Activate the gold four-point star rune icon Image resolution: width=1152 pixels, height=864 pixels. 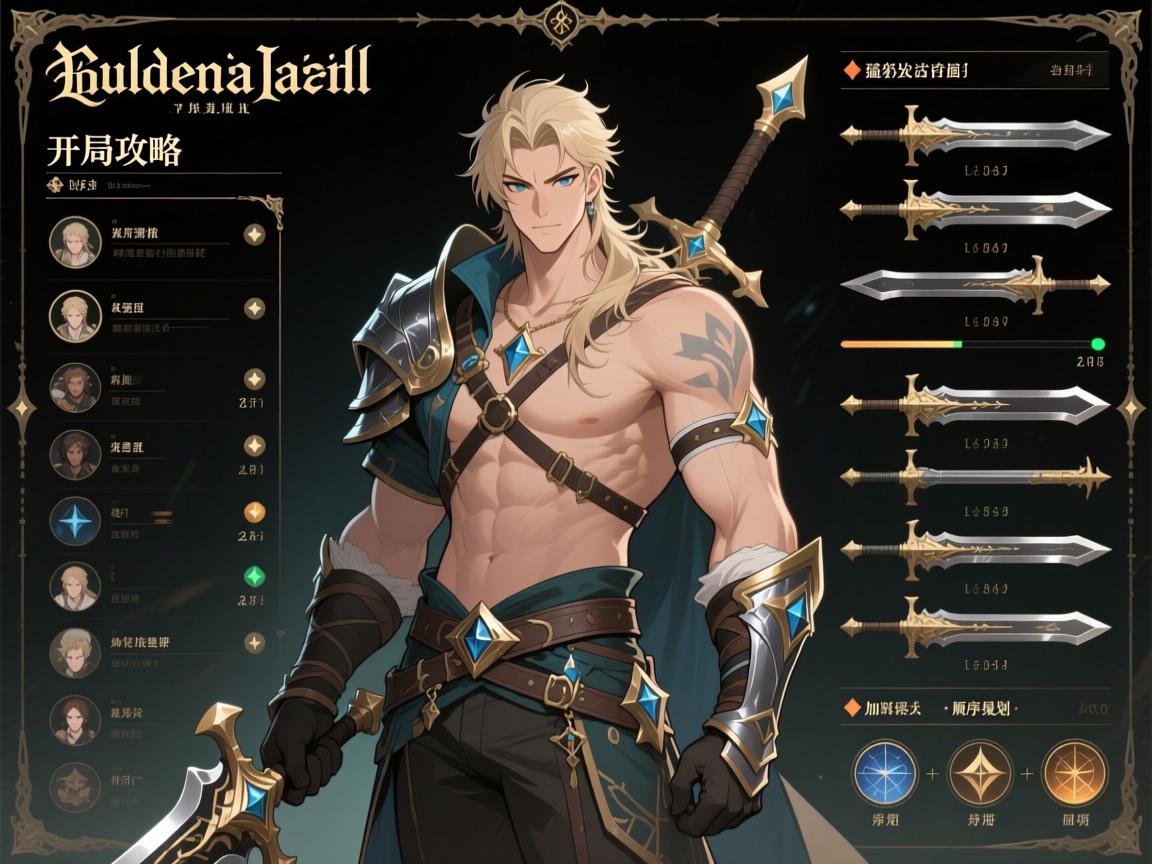980,772
